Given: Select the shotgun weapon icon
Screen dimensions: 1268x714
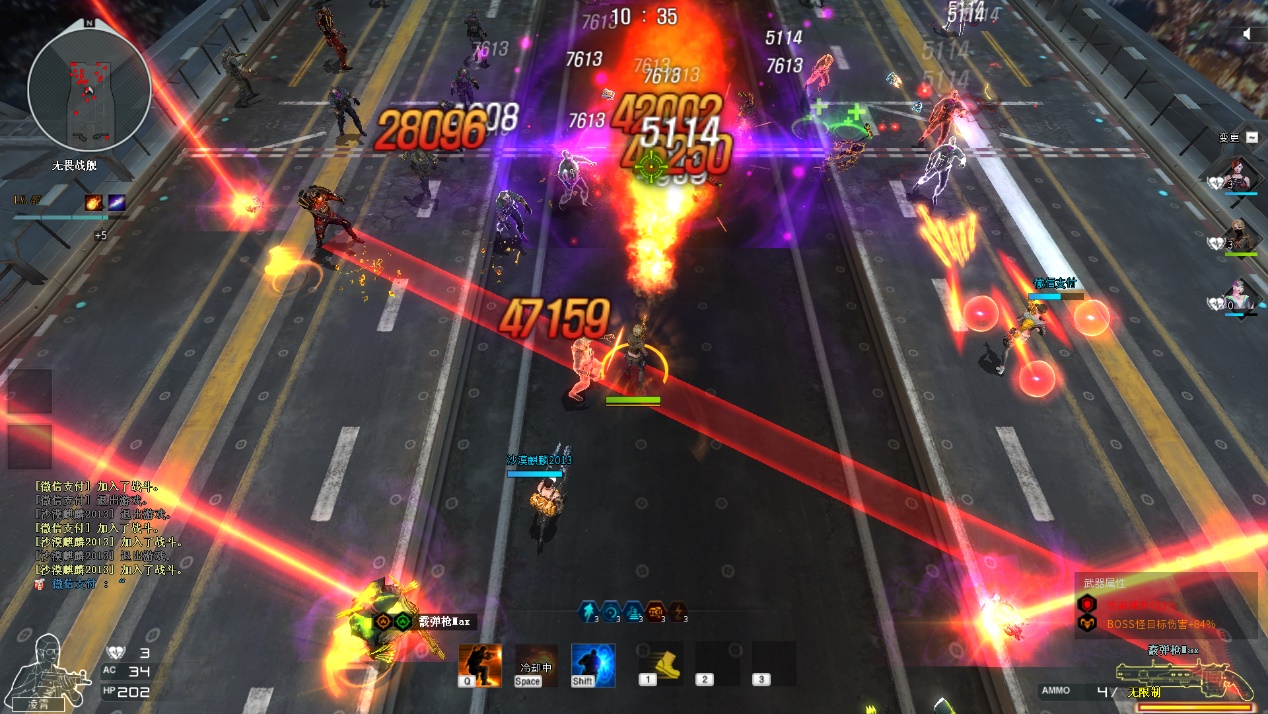Looking at the screenshot, I should pyautogui.click(x=1185, y=678).
